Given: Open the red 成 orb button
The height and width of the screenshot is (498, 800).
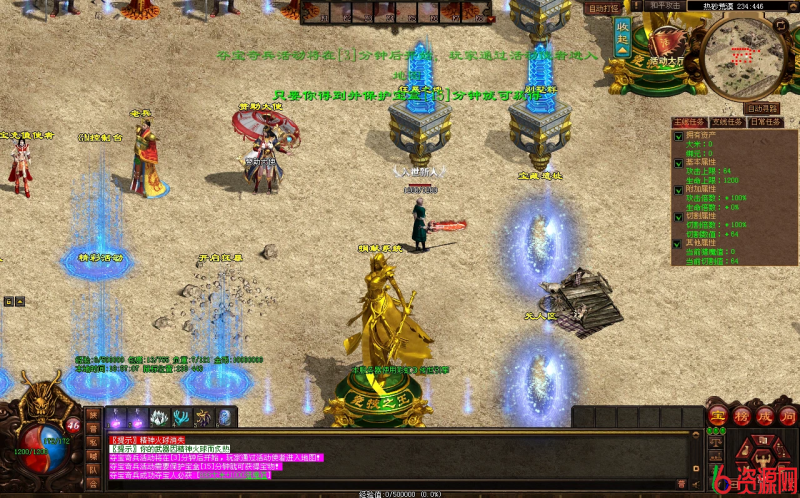Looking at the screenshot, I should coord(763,415).
